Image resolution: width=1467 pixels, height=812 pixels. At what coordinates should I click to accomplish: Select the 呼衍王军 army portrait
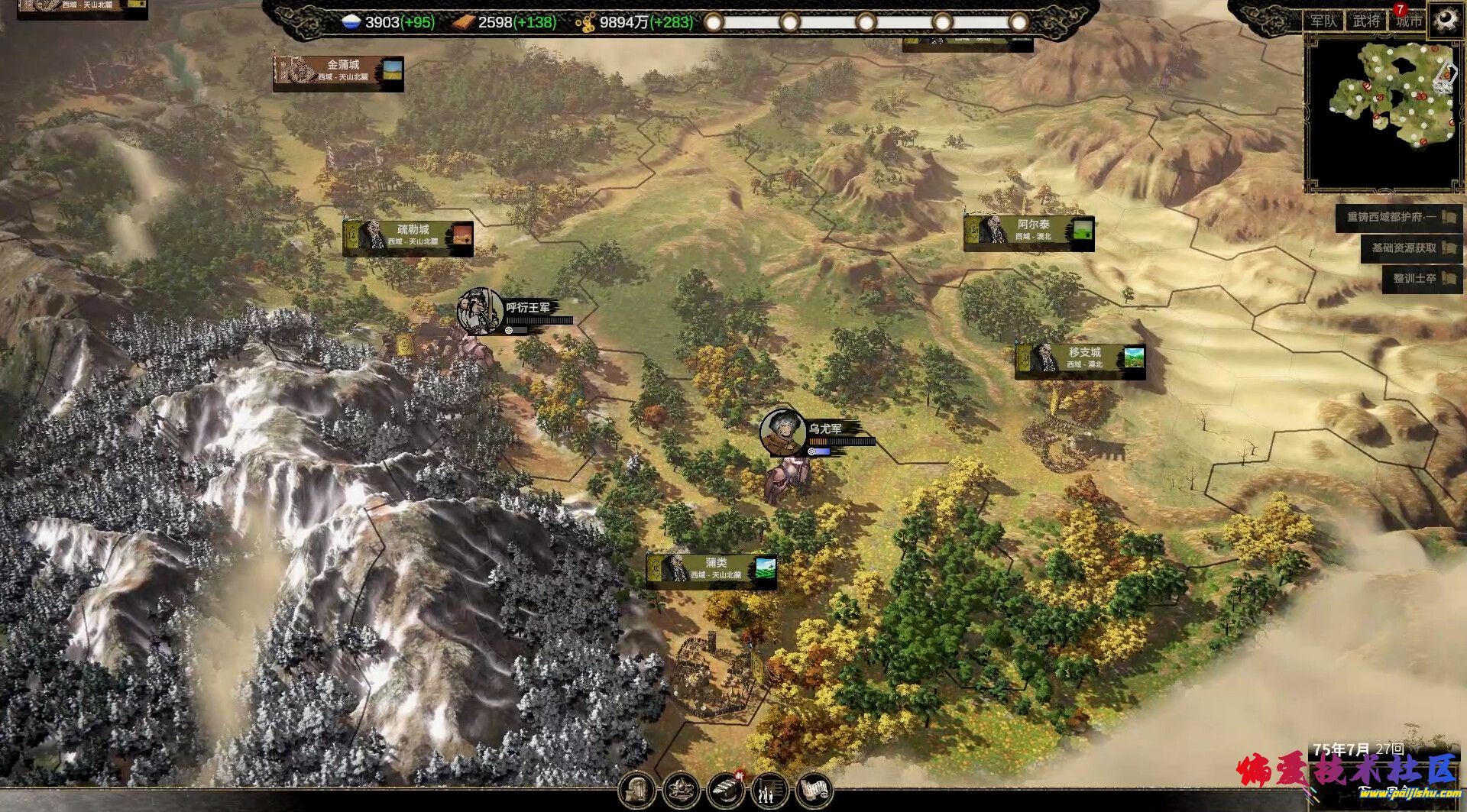tap(480, 311)
